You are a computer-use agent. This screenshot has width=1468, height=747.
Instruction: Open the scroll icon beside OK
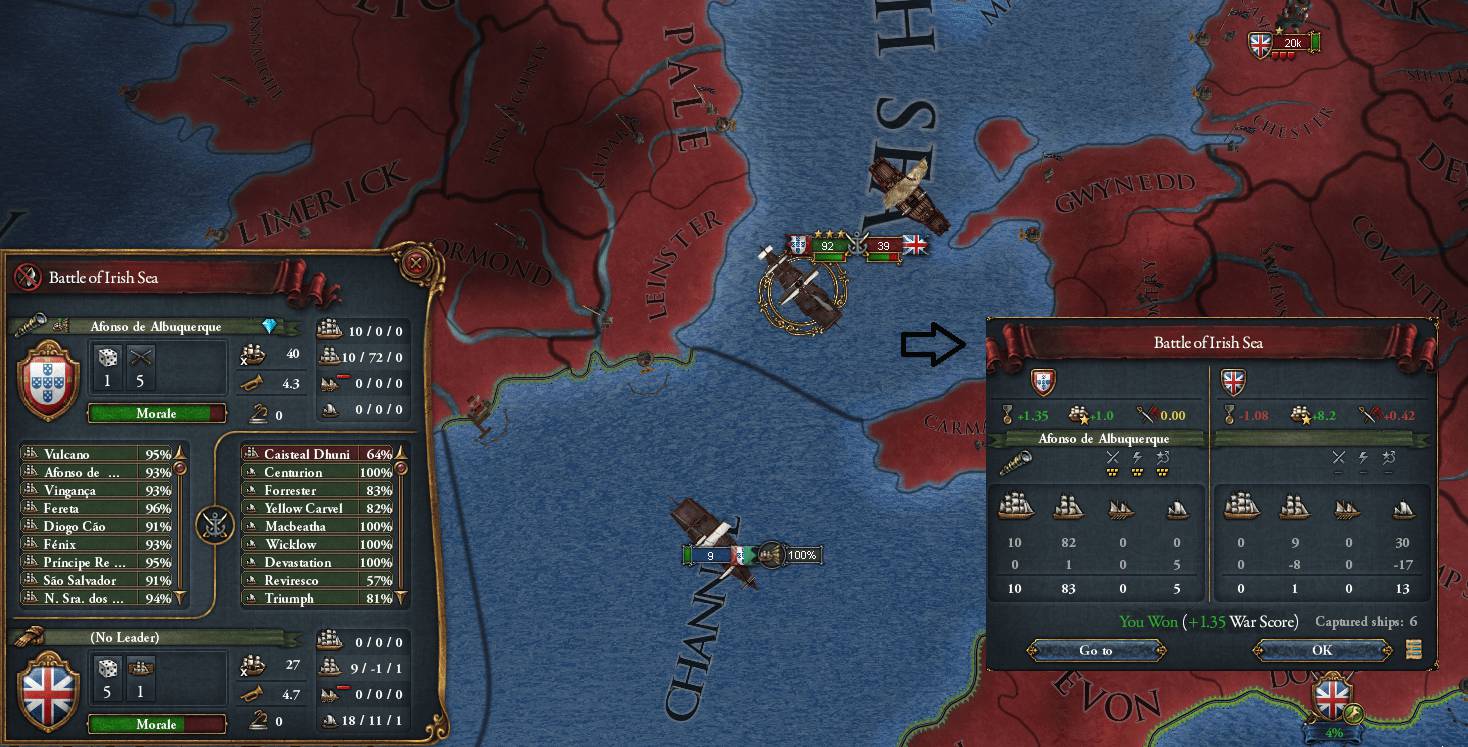(x=1413, y=650)
